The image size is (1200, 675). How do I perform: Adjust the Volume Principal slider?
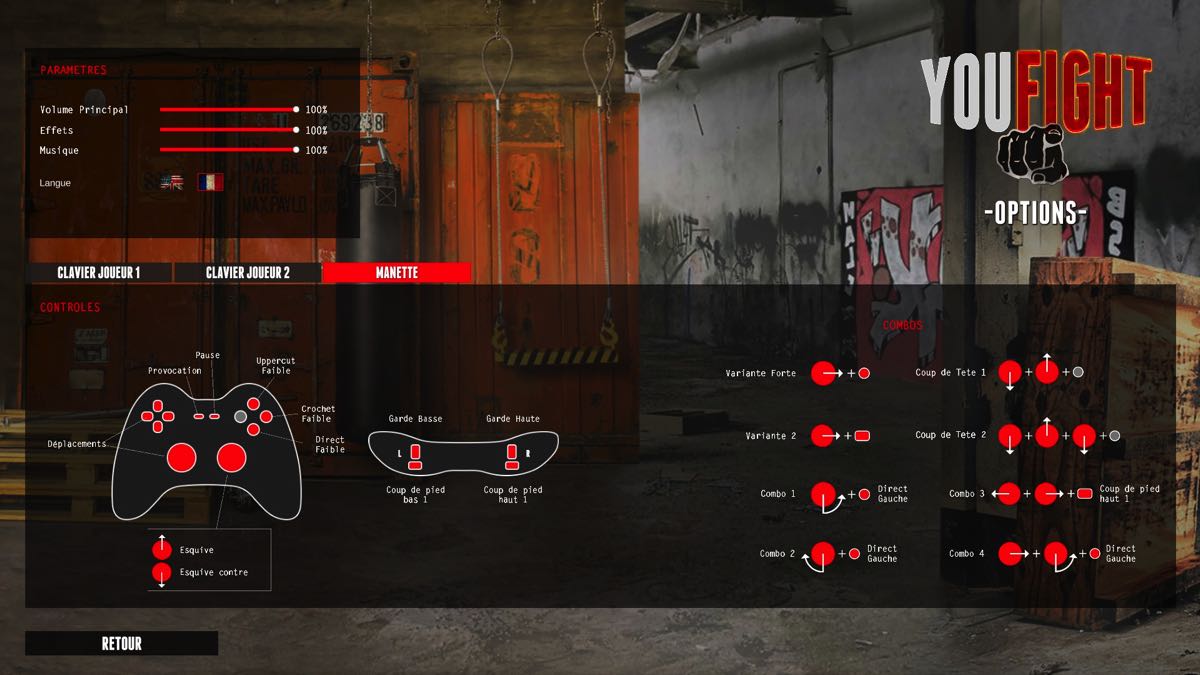tap(296, 109)
